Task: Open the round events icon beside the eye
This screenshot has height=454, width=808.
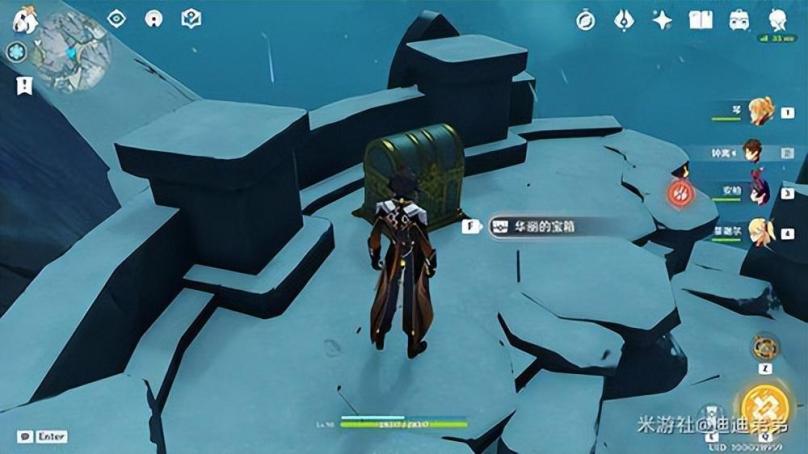Action: pyautogui.click(x=154, y=18)
